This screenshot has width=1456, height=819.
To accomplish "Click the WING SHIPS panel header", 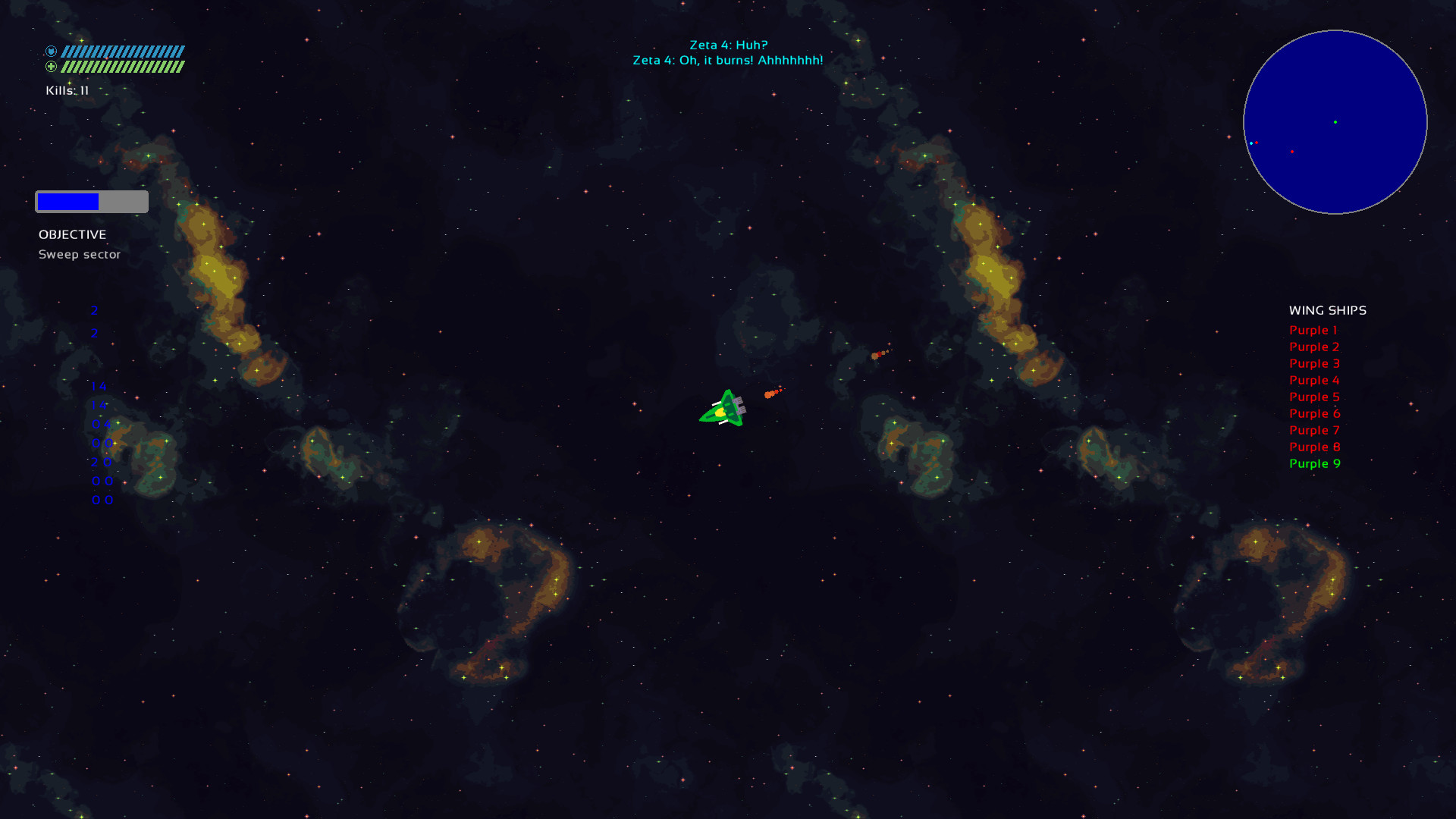I will pos(1327,310).
